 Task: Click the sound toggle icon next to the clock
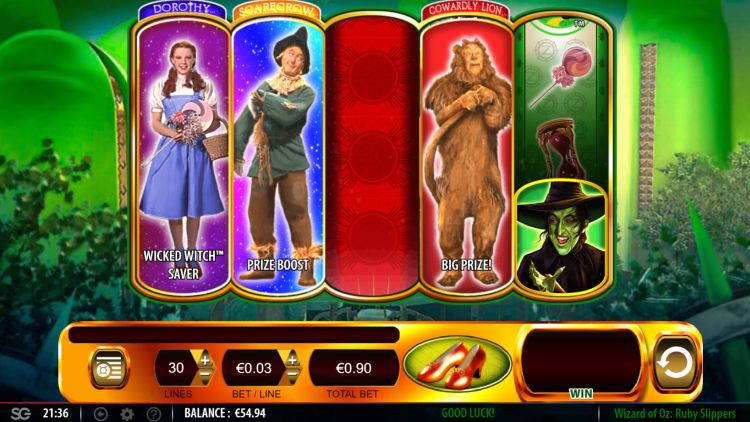(x=101, y=413)
